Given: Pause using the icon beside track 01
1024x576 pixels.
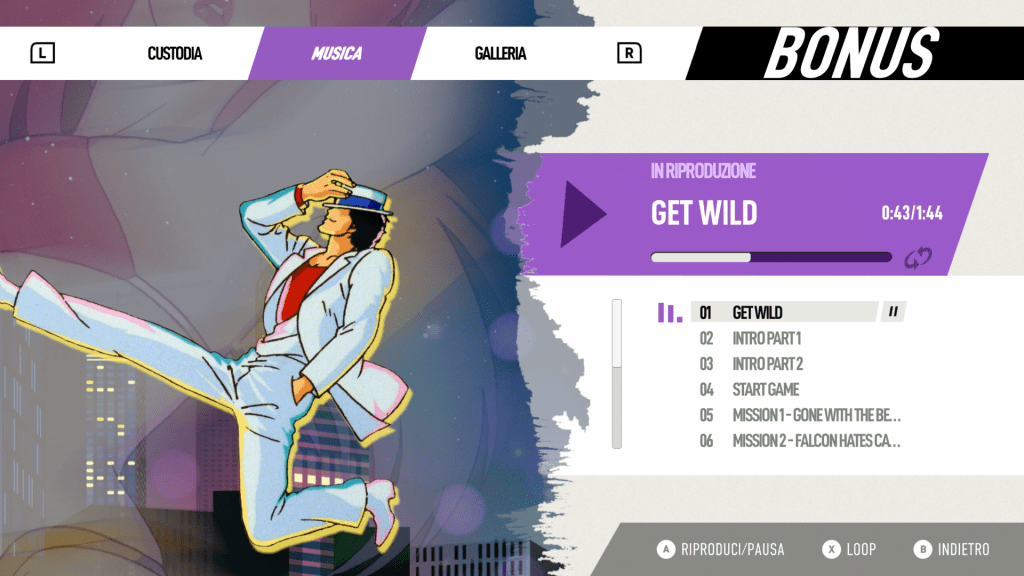Looking at the screenshot, I should tap(893, 312).
